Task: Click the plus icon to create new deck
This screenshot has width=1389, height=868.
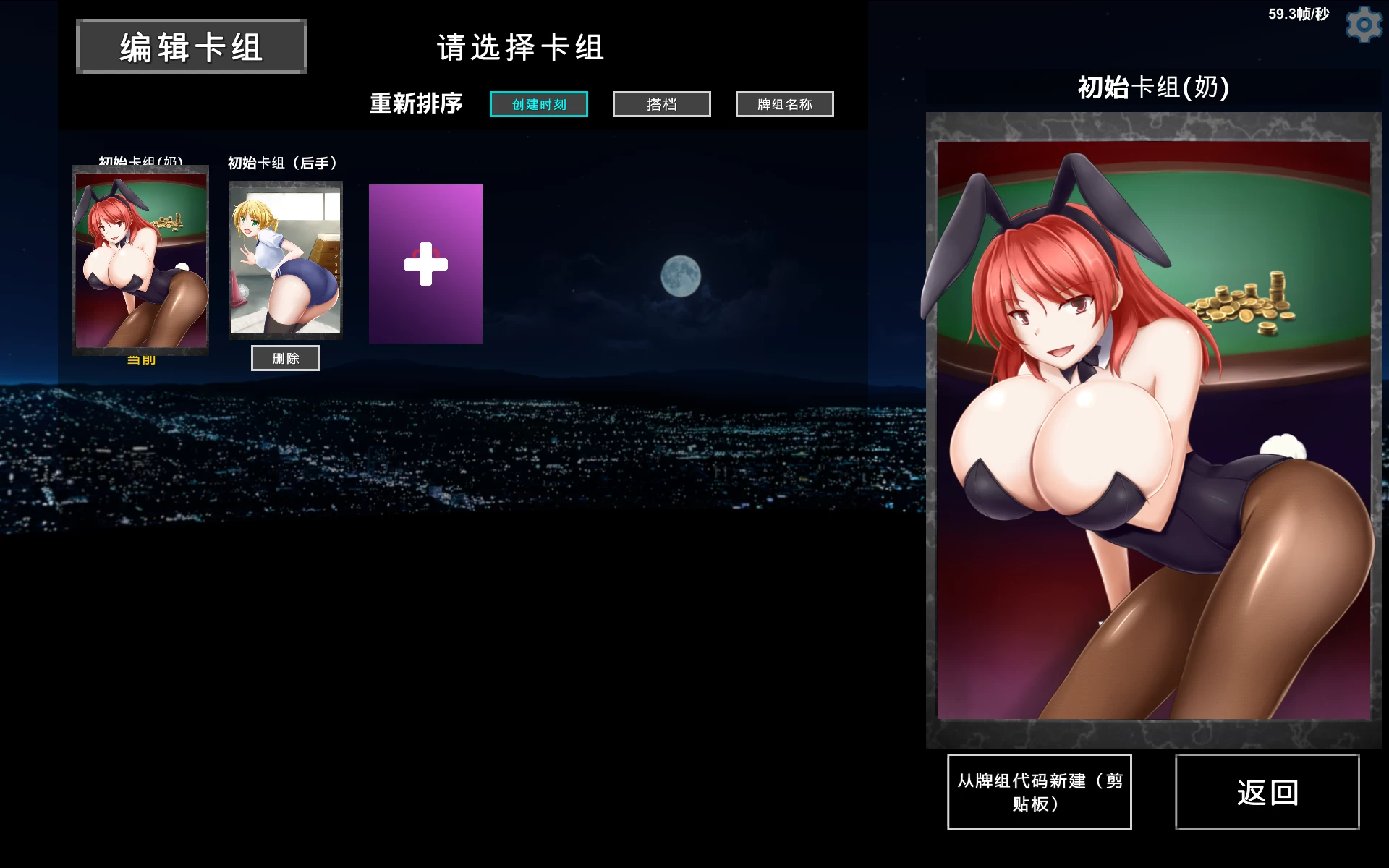Action: coord(425,264)
